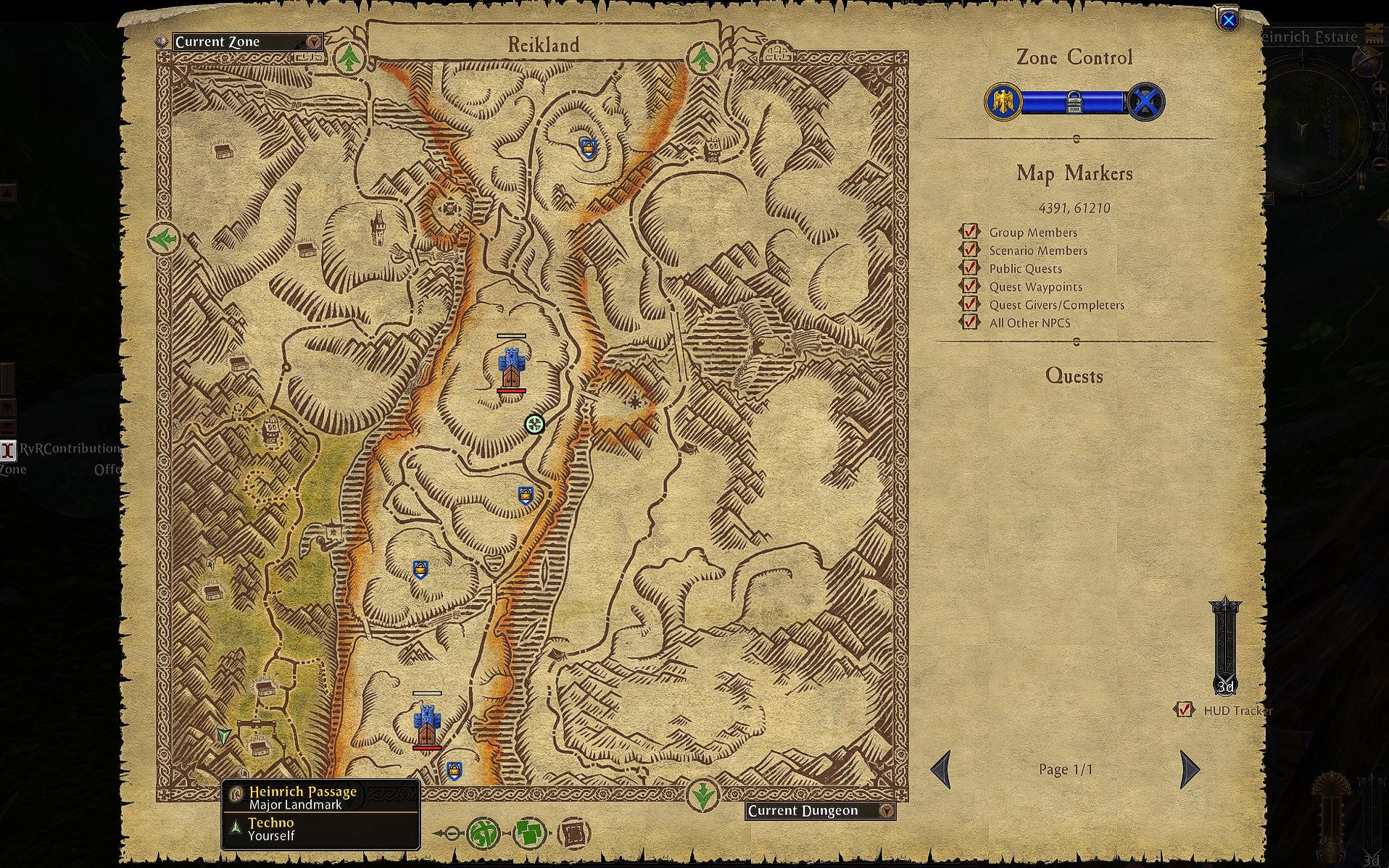Toggle Group Members map markers
Viewport: 1389px width, 868px height.
(969, 232)
